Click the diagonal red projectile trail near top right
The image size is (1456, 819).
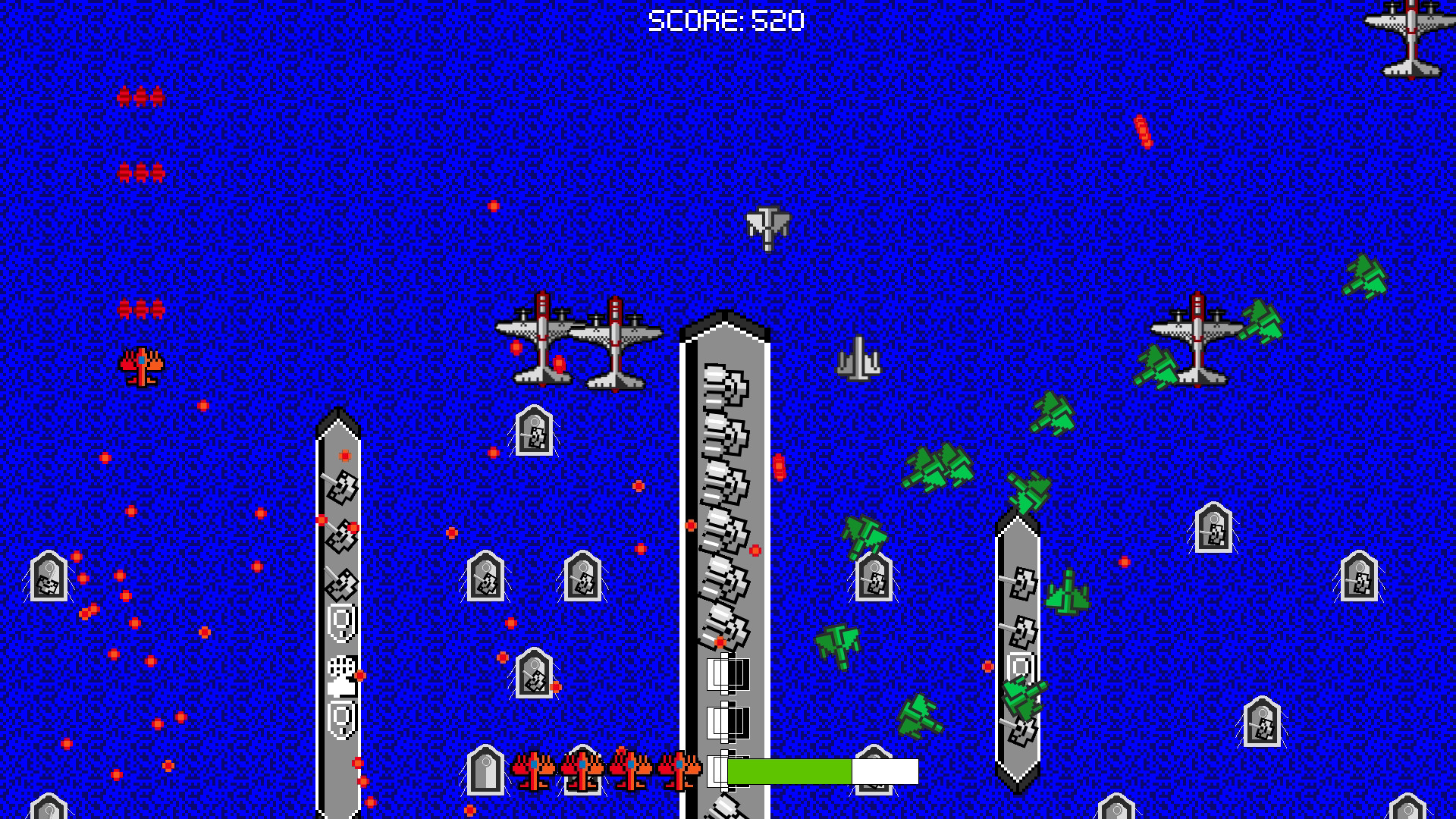(x=1142, y=130)
